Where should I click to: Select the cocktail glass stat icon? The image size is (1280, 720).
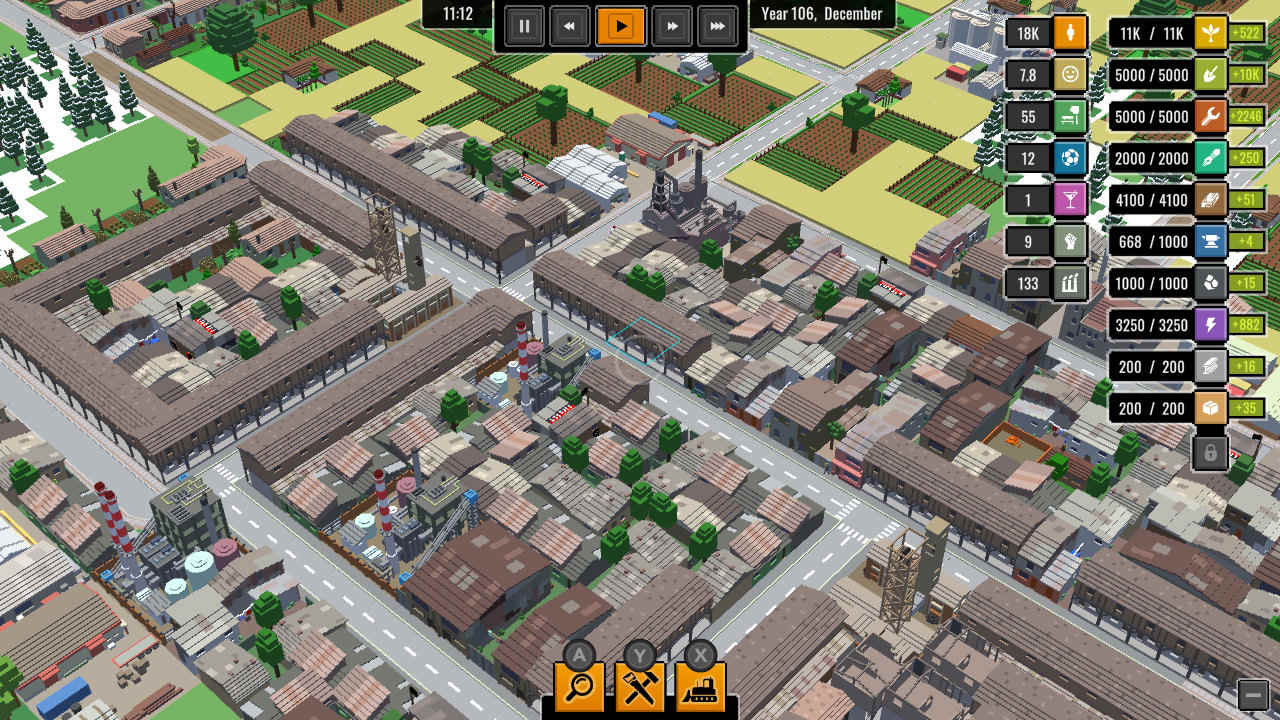tap(1069, 199)
